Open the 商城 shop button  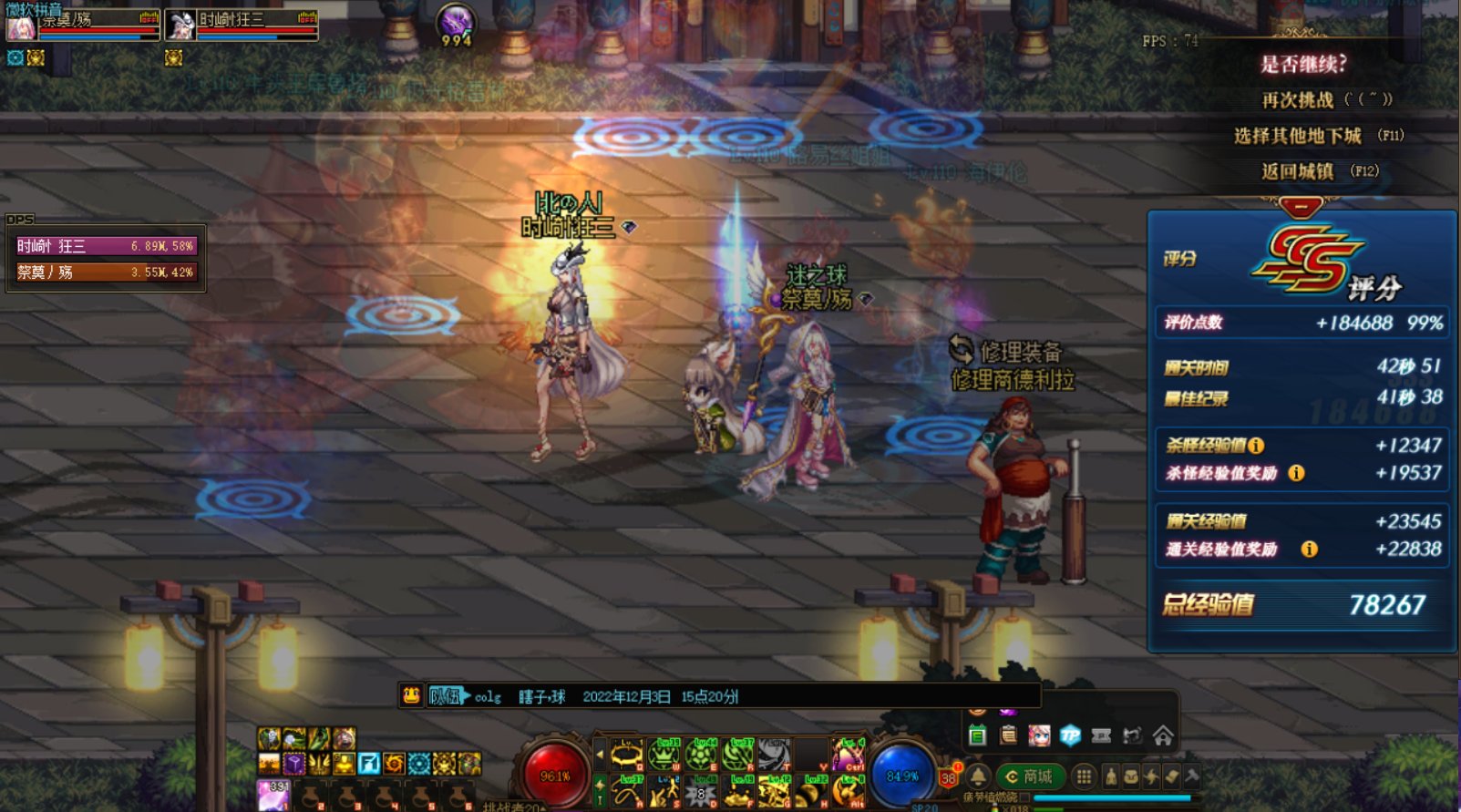click(x=1030, y=776)
